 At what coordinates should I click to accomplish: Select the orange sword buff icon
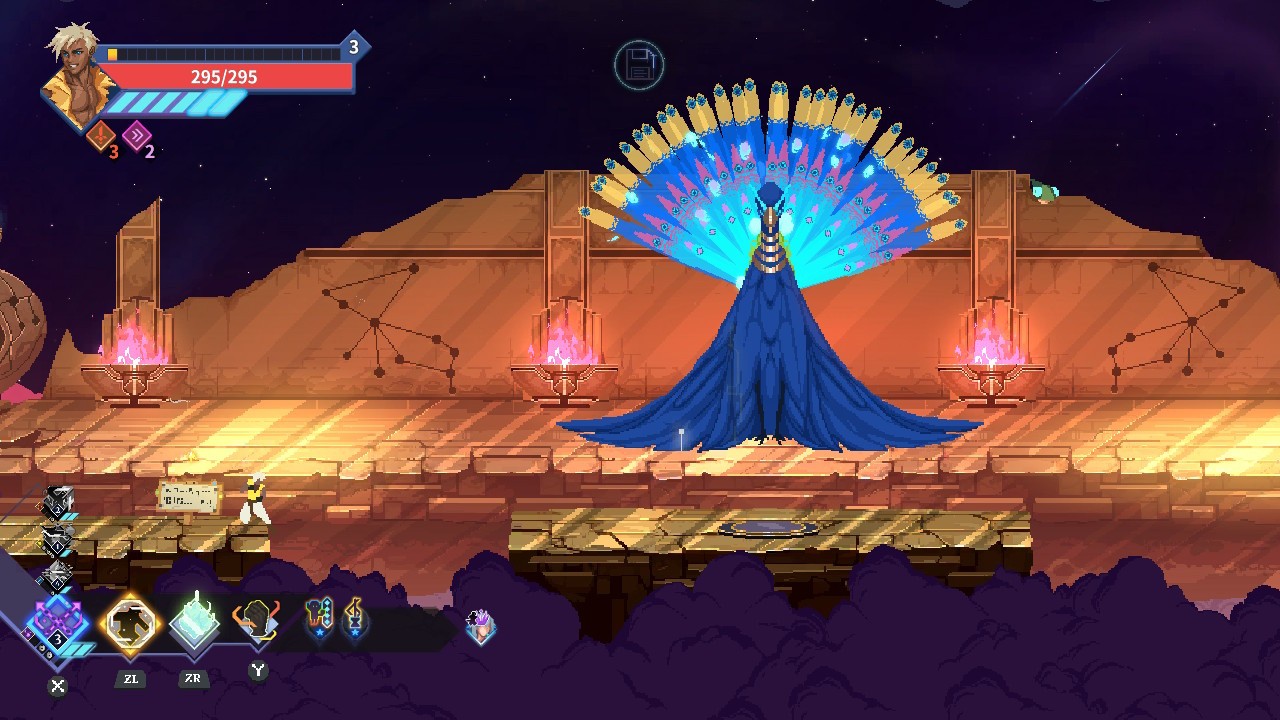pyautogui.click(x=101, y=135)
